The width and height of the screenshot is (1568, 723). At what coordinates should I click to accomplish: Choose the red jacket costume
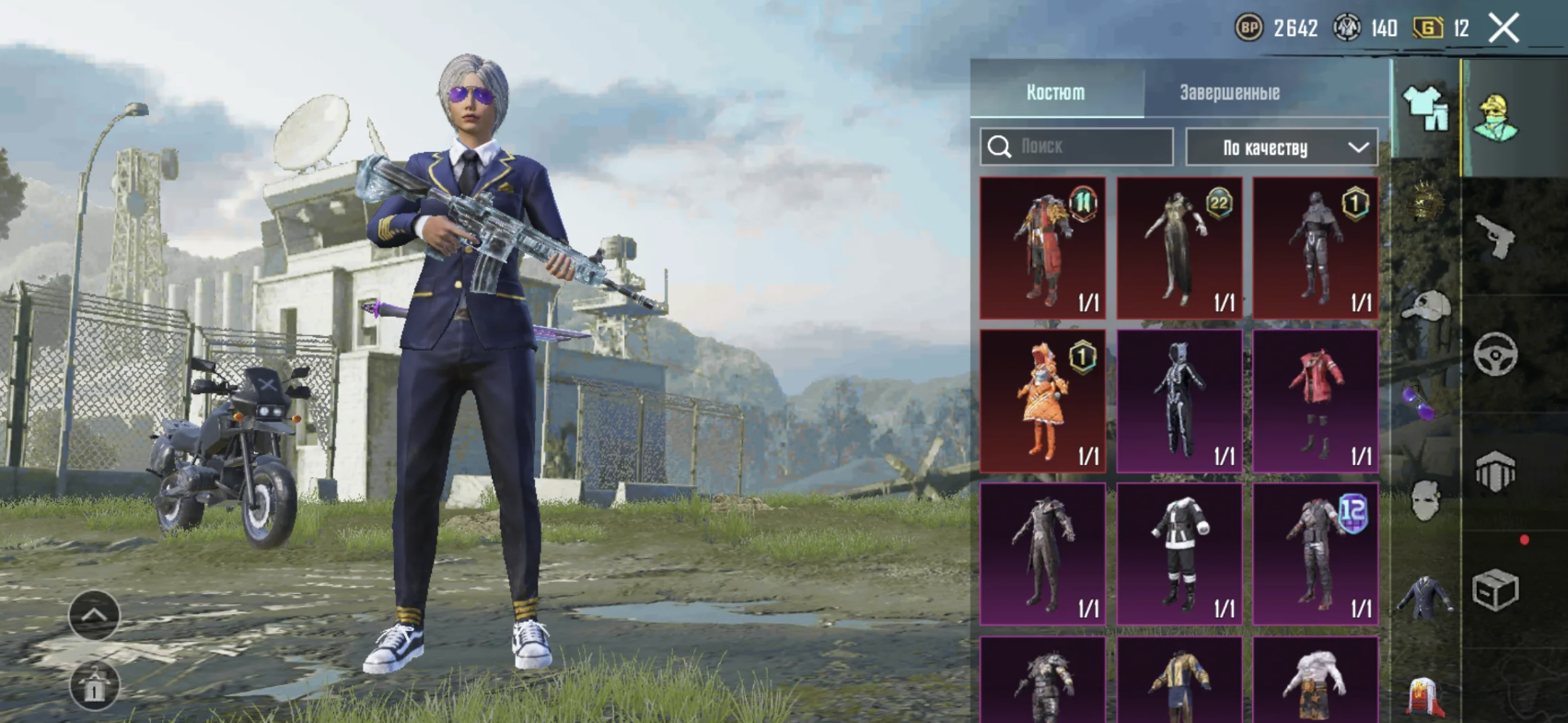(1316, 402)
